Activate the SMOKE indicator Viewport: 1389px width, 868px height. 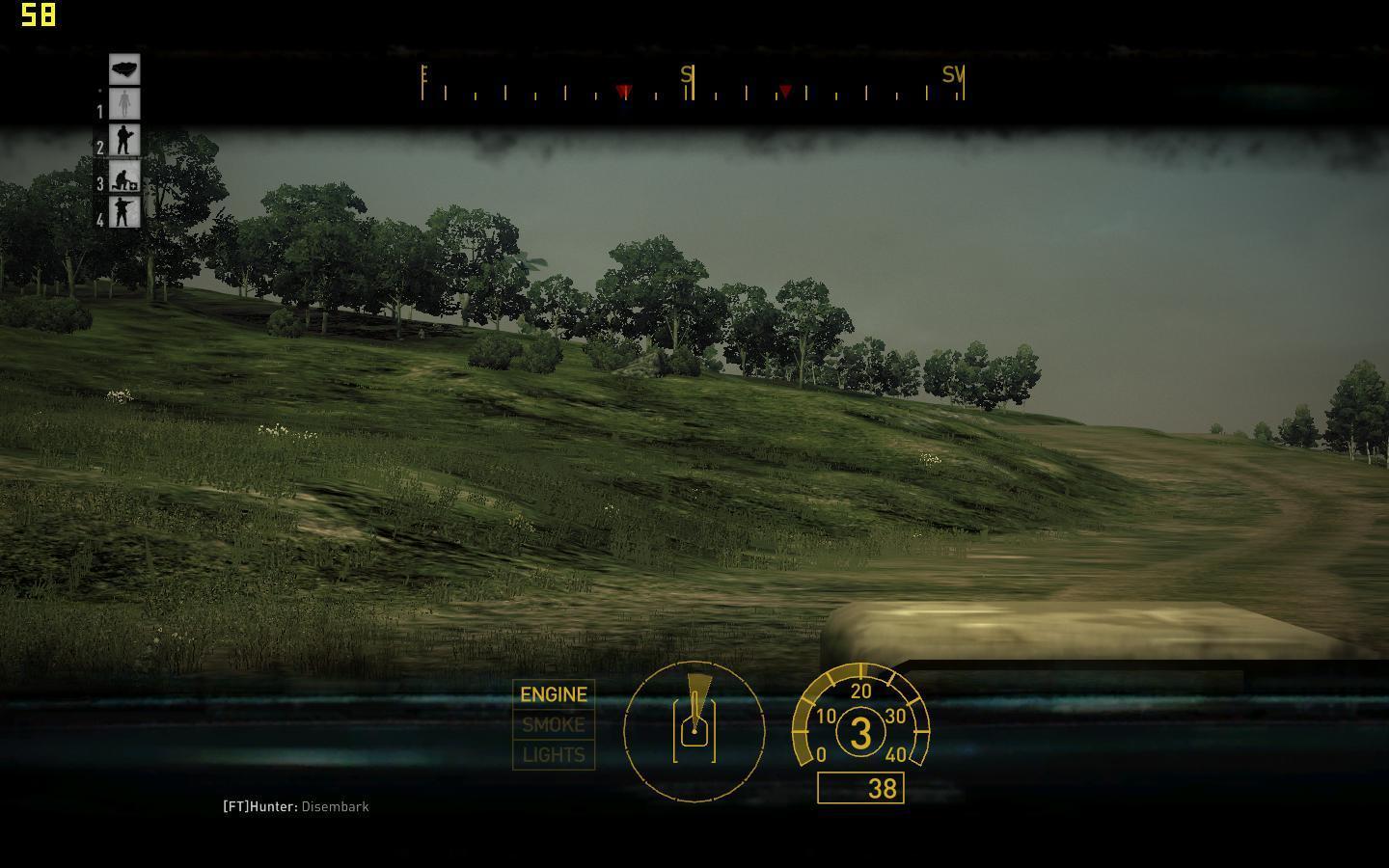pos(554,724)
